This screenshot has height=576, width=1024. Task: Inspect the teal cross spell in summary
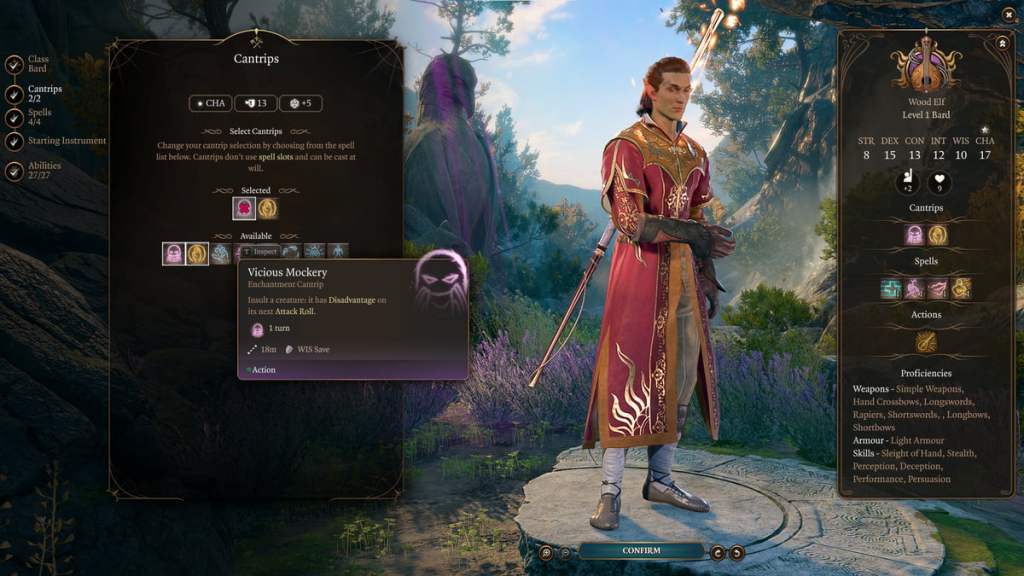891,288
